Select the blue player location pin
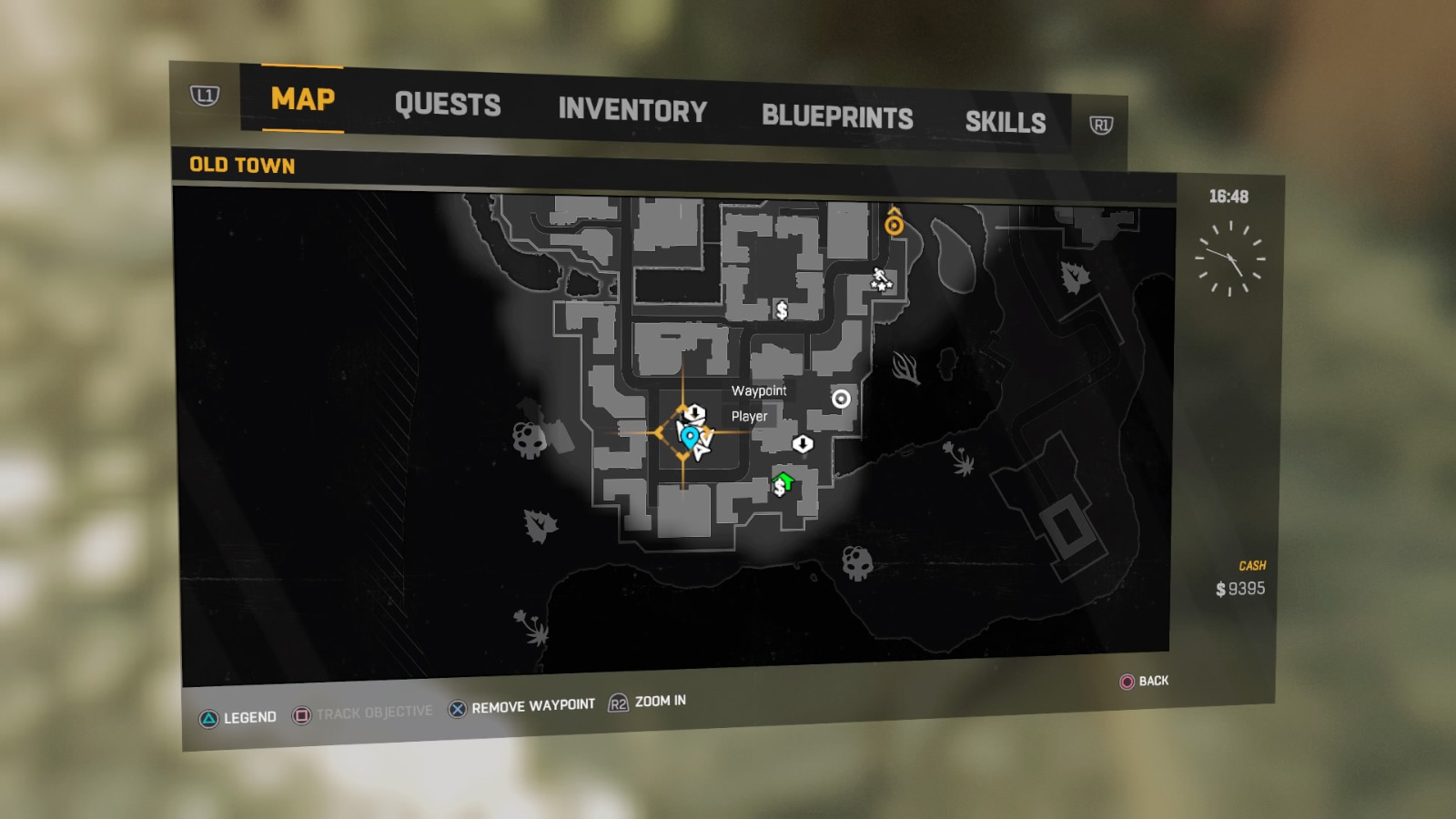The width and height of the screenshot is (1456, 819). click(692, 437)
